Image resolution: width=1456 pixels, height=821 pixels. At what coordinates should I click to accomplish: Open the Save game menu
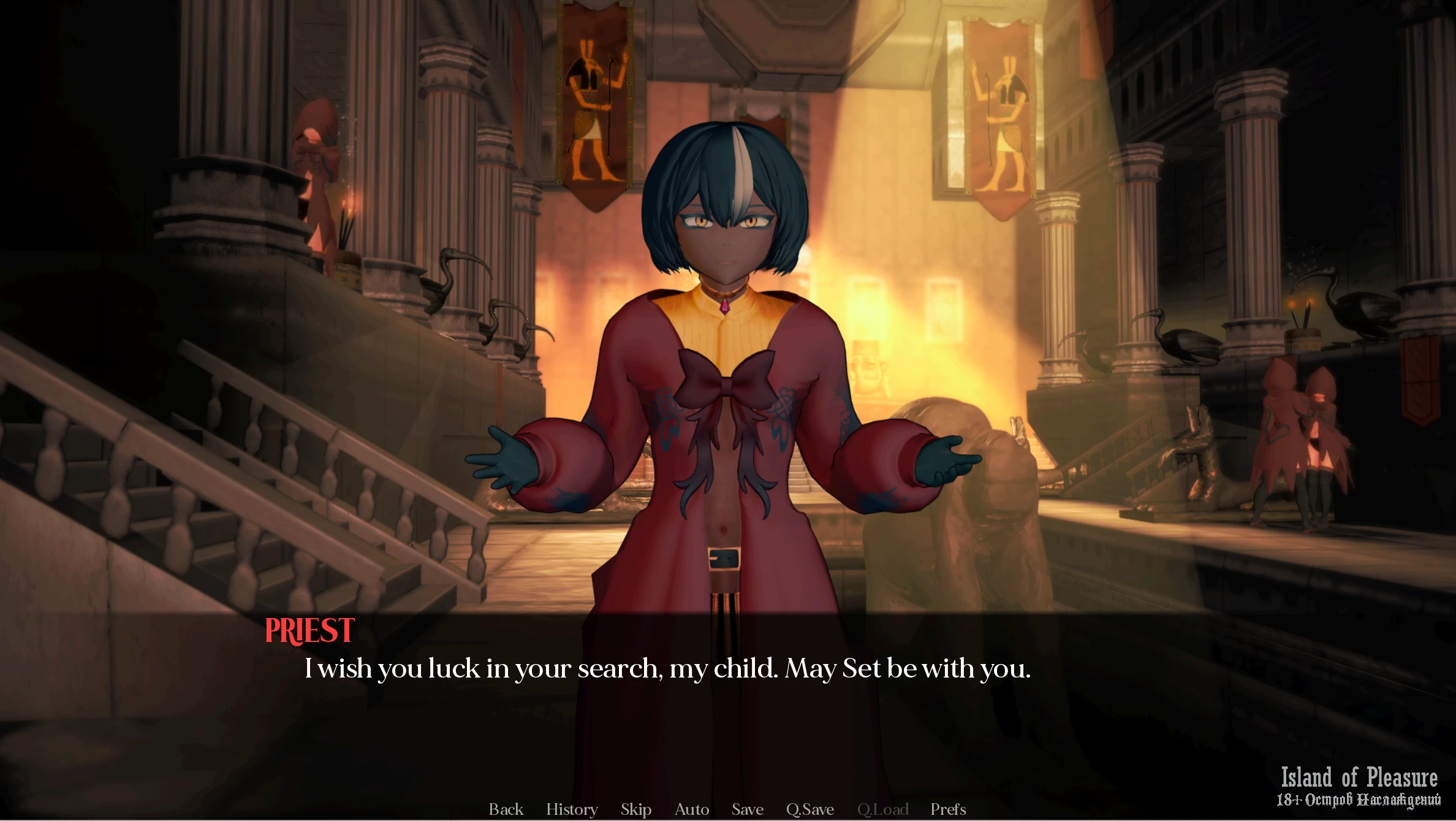click(747, 809)
